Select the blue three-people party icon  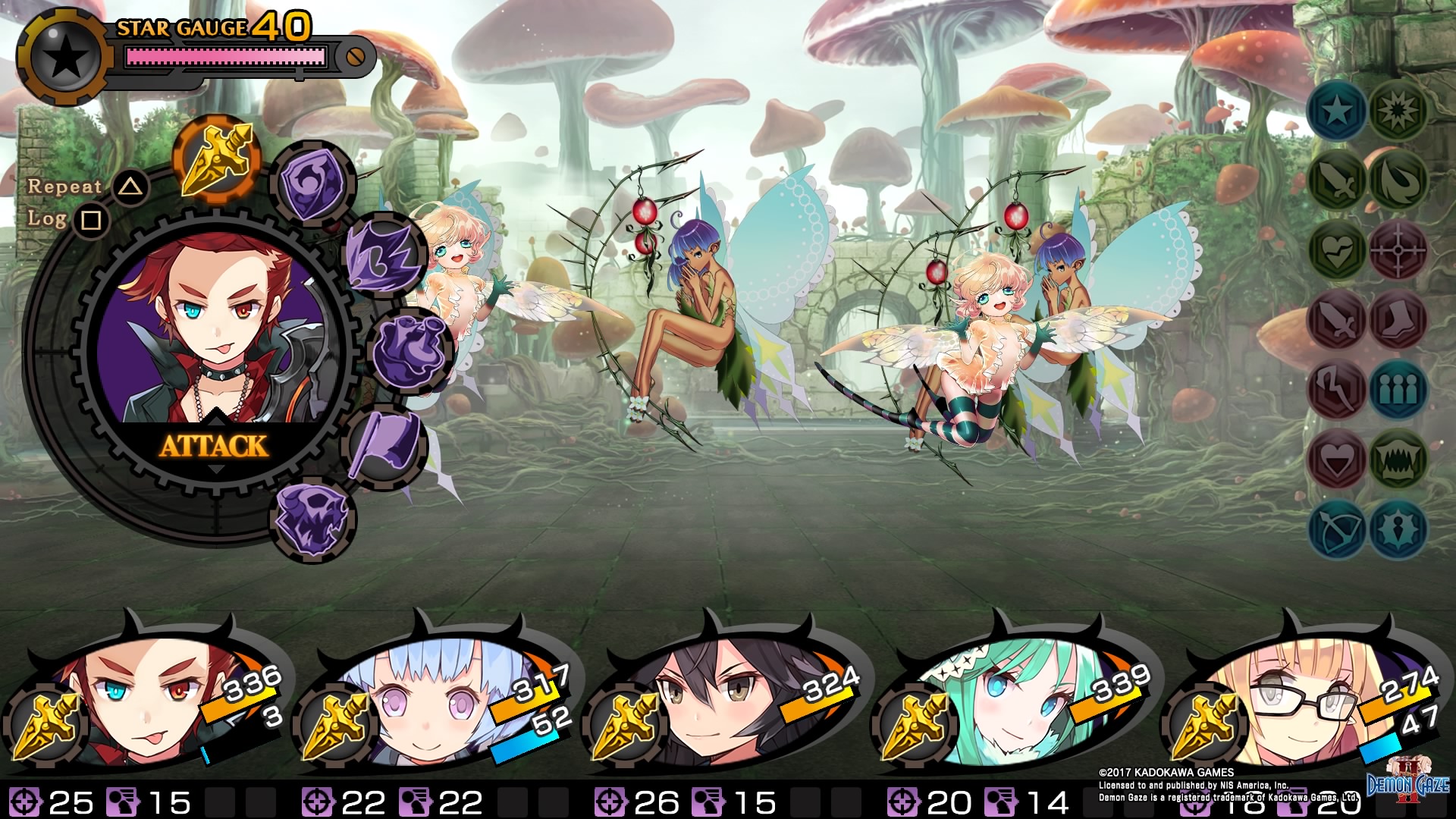coord(1398,390)
